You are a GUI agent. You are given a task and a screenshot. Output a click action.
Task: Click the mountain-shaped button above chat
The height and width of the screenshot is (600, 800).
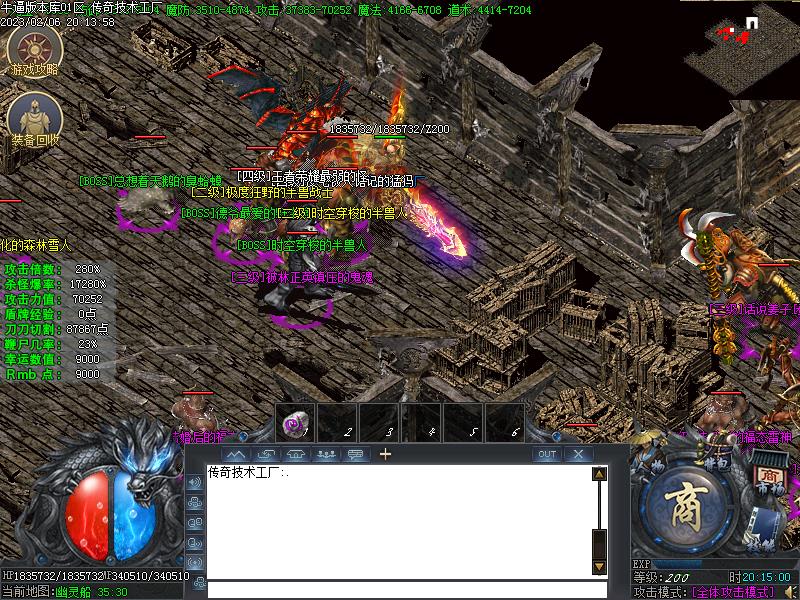click(236, 454)
